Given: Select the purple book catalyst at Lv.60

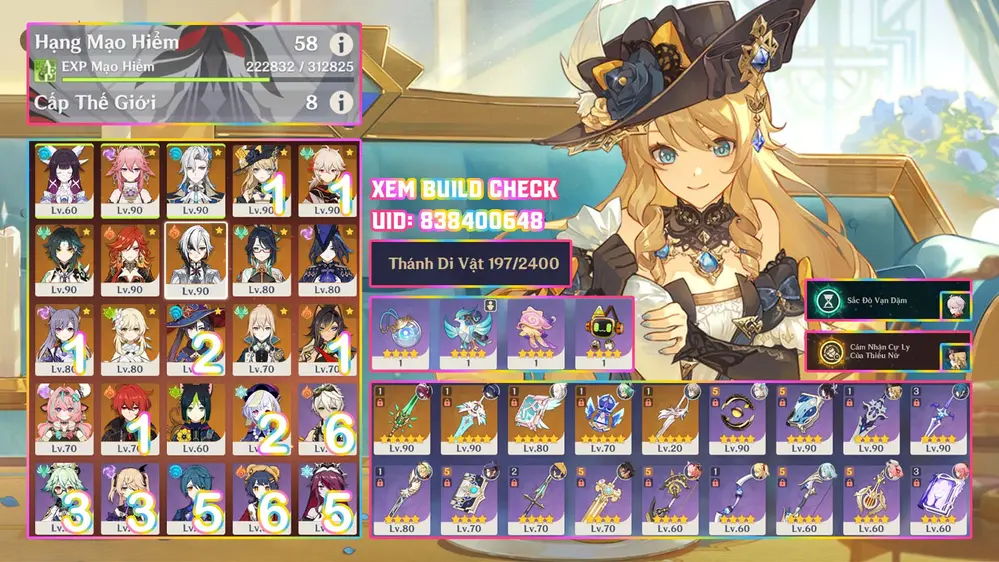Looking at the screenshot, I should point(936,497).
